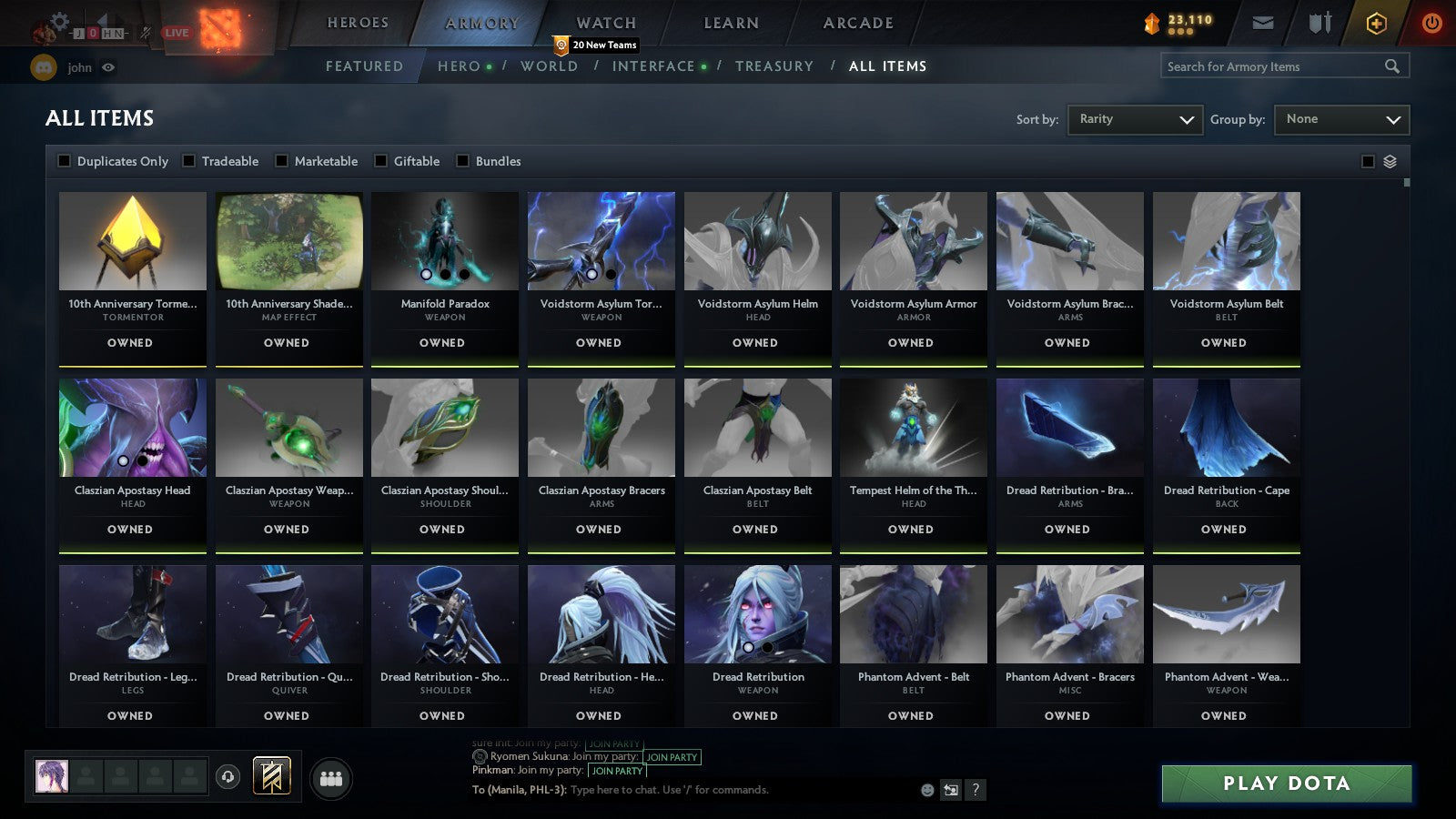Image resolution: width=1456 pixels, height=819 pixels.
Task: Open the Dota Plus hexagon icon
Action: point(1374,24)
